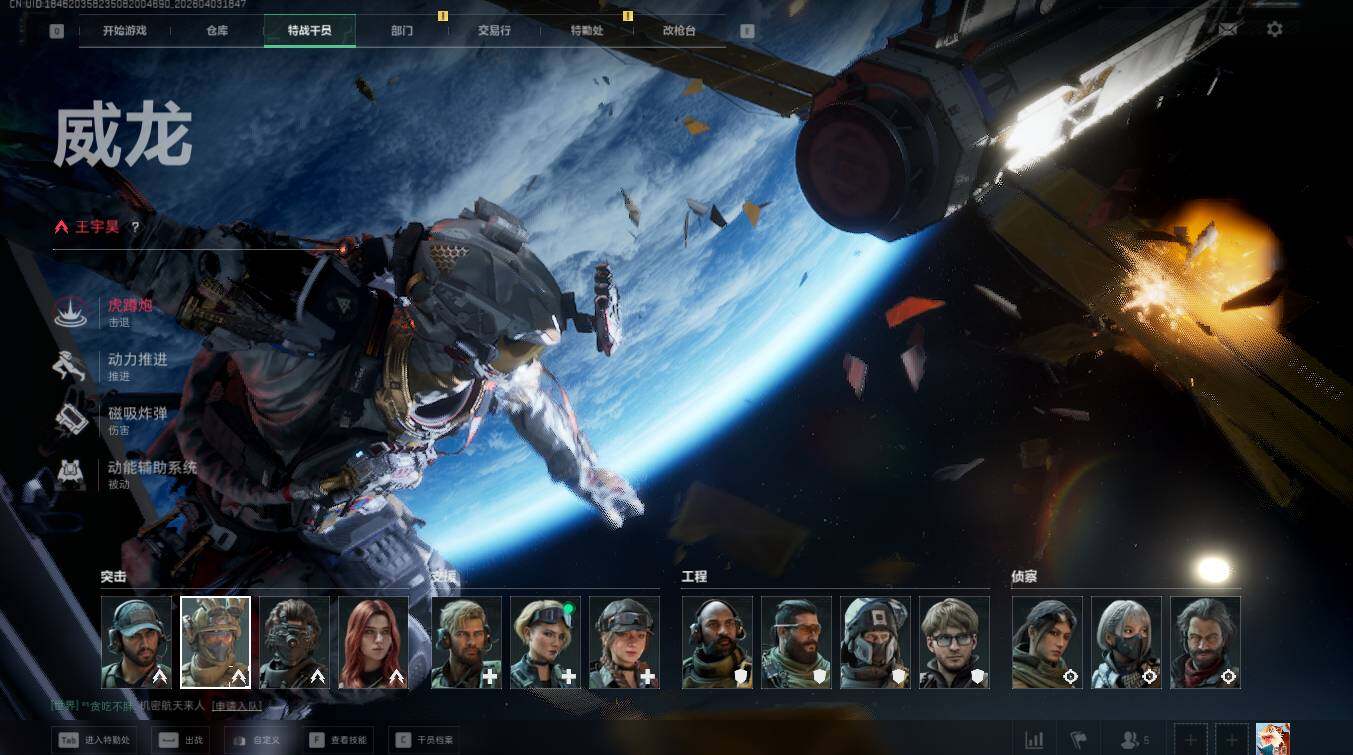Open settings via the gear icon
The image size is (1353, 755).
[1274, 29]
